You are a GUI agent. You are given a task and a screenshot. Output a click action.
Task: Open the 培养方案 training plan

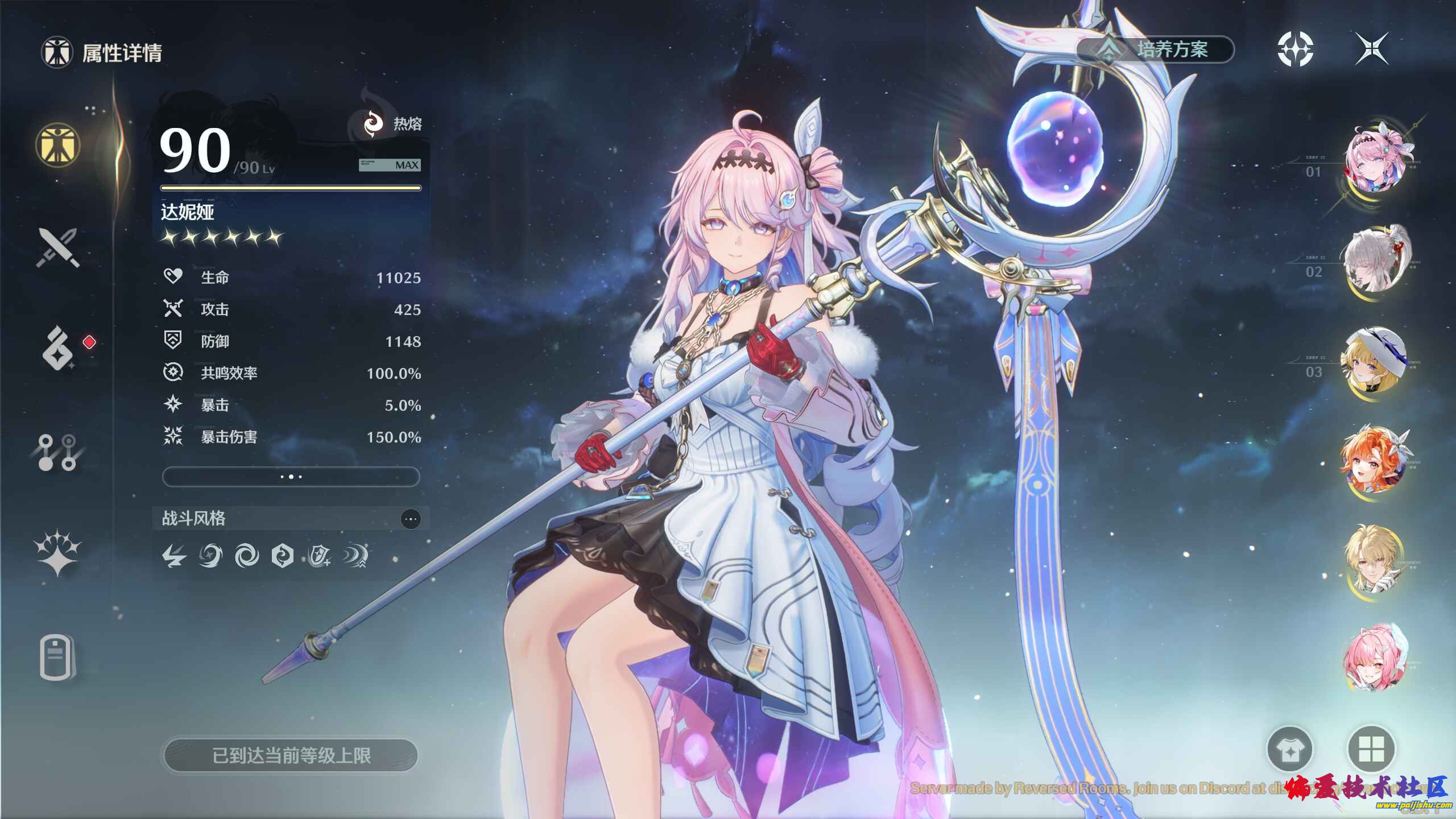pyautogui.click(x=1157, y=49)
